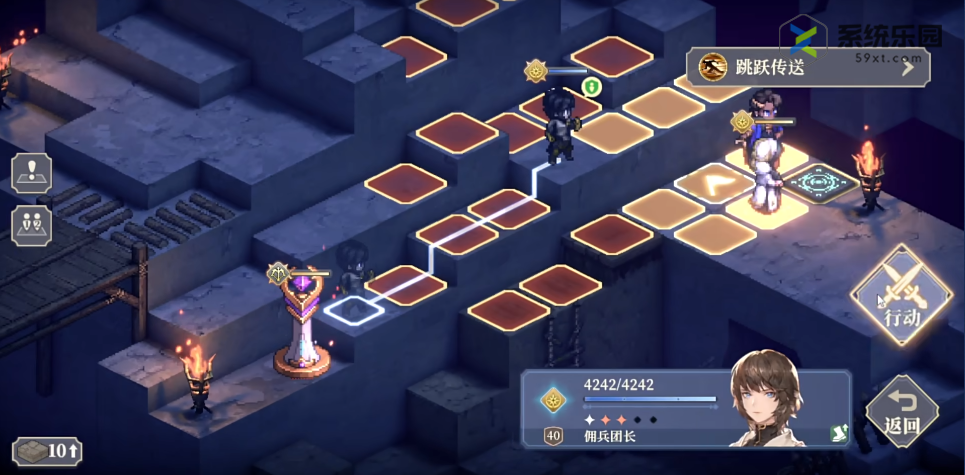Open the 跳跃传送 jump teleport banner
The image size is (965, 475).
807,67
